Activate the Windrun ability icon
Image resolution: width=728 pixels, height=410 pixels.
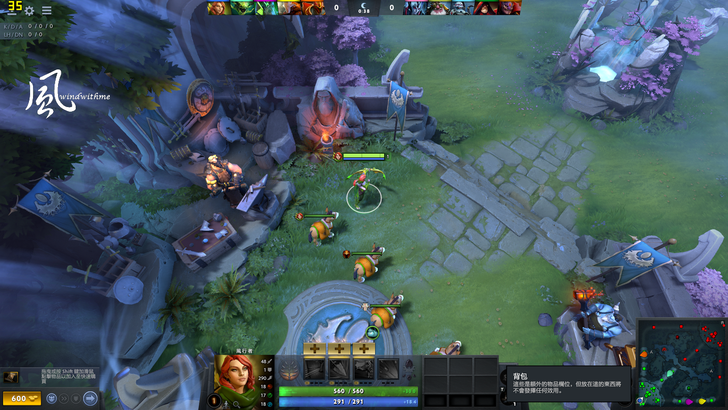(x=363, y=369)
